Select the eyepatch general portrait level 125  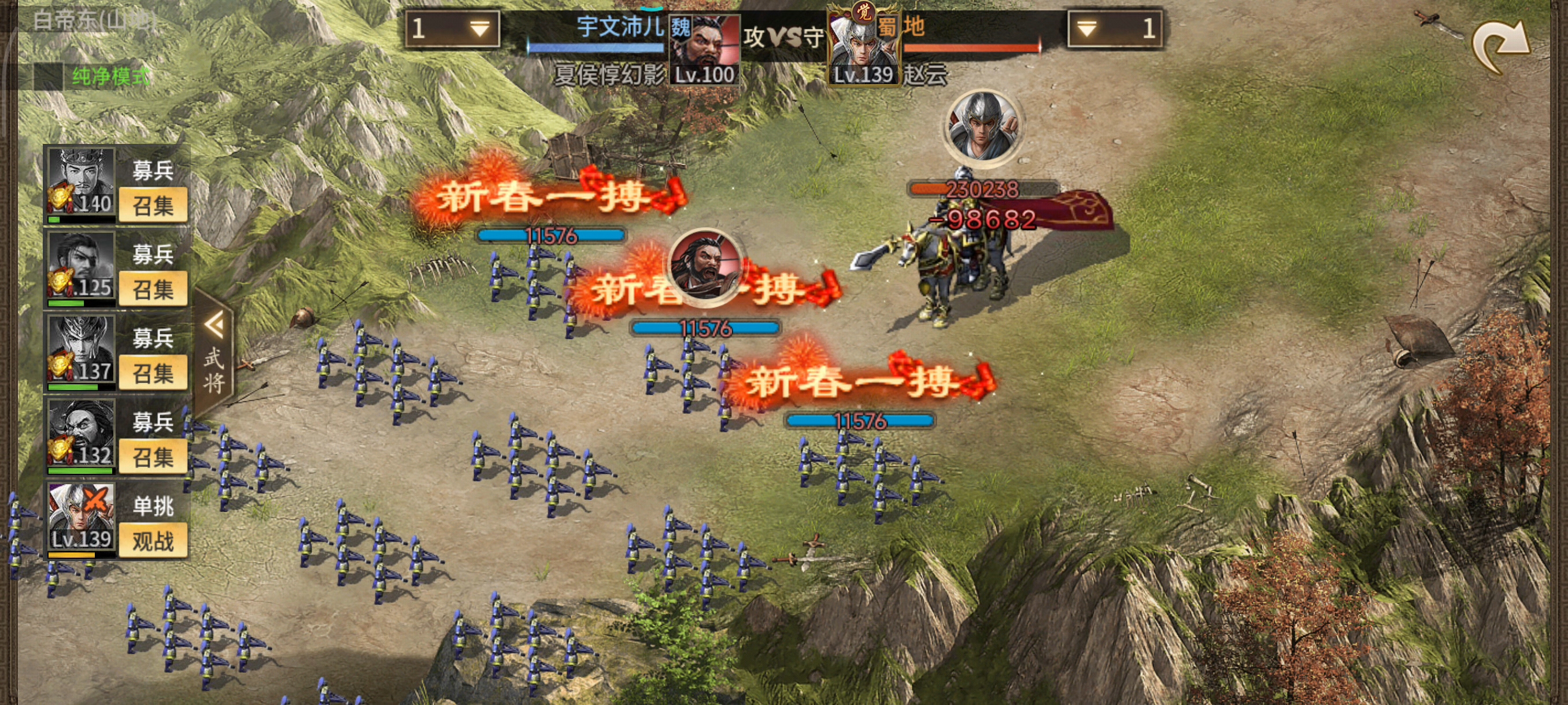coord(82,267)
